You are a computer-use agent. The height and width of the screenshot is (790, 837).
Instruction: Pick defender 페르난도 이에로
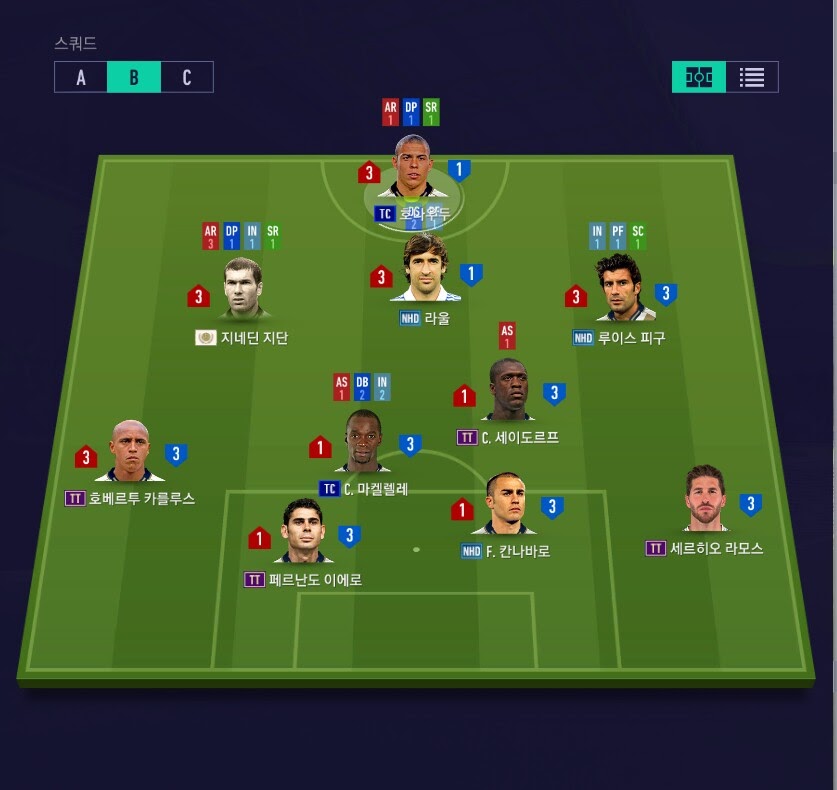(x=303, y=532)
